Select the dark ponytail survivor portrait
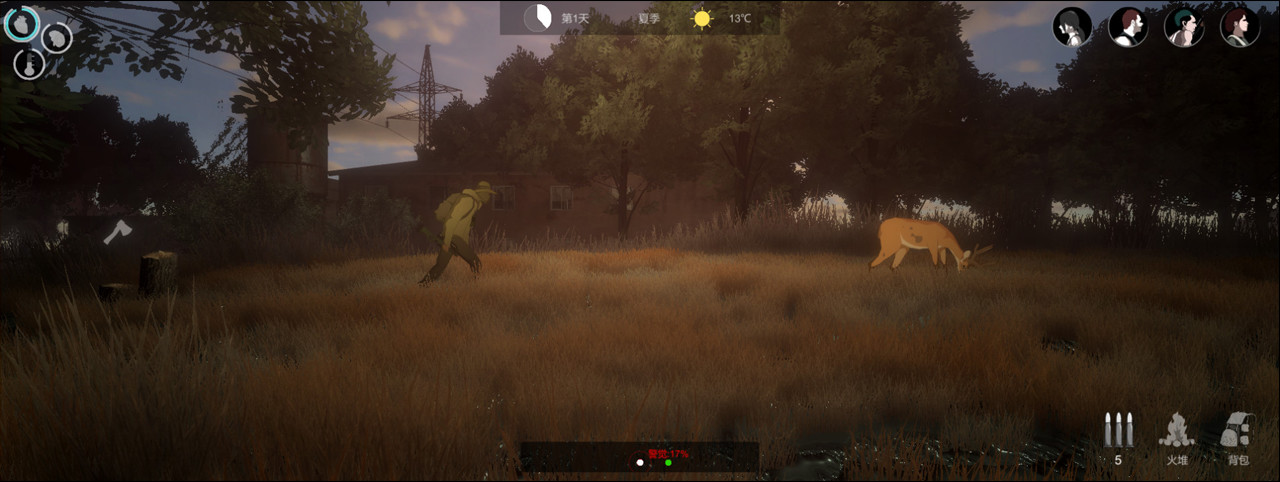Viewport: 1280px width, 482px height. [1072, 27]
